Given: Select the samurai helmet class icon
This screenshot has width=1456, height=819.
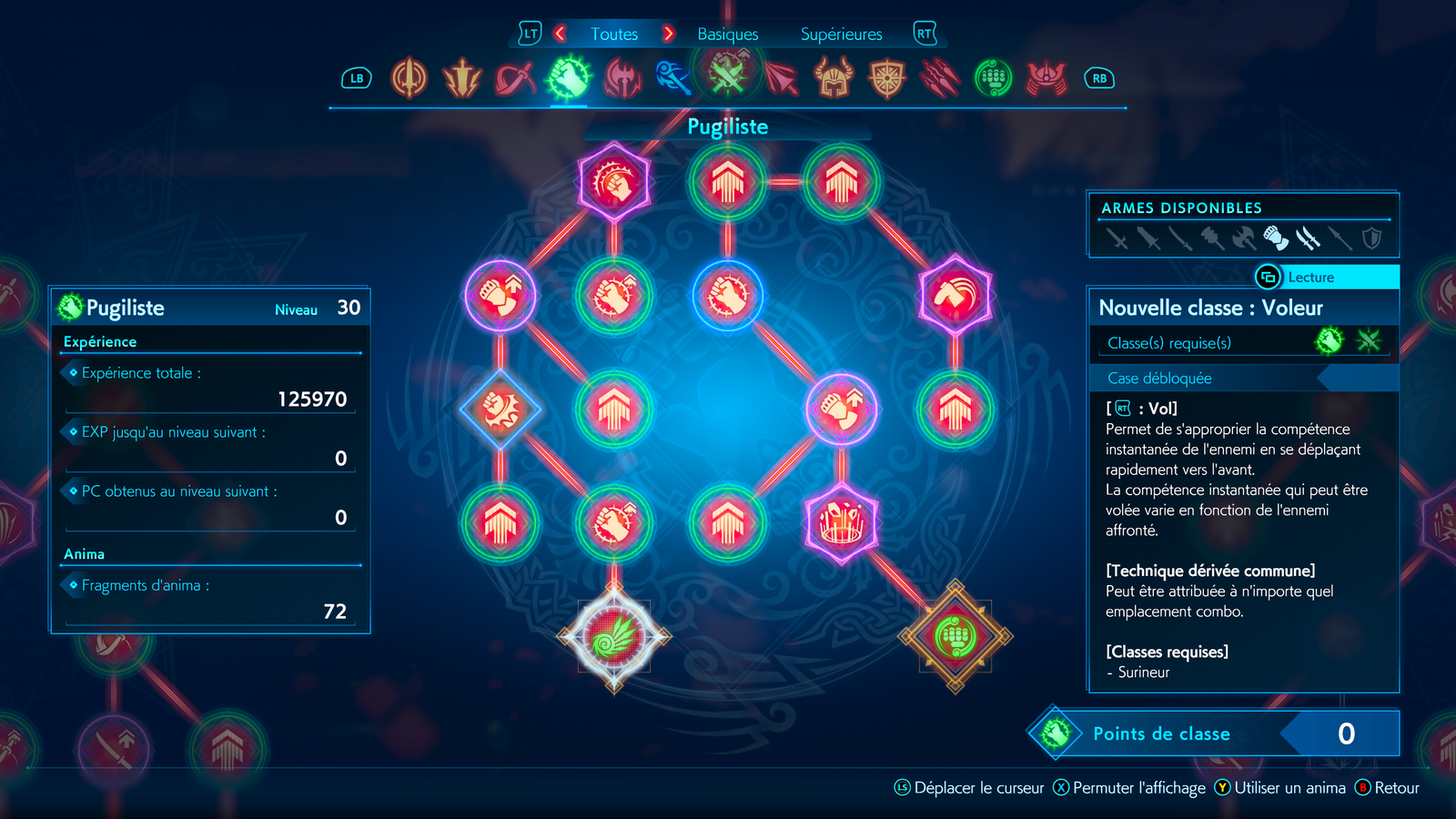Looking at the screenshot, I should point(1046,78).
